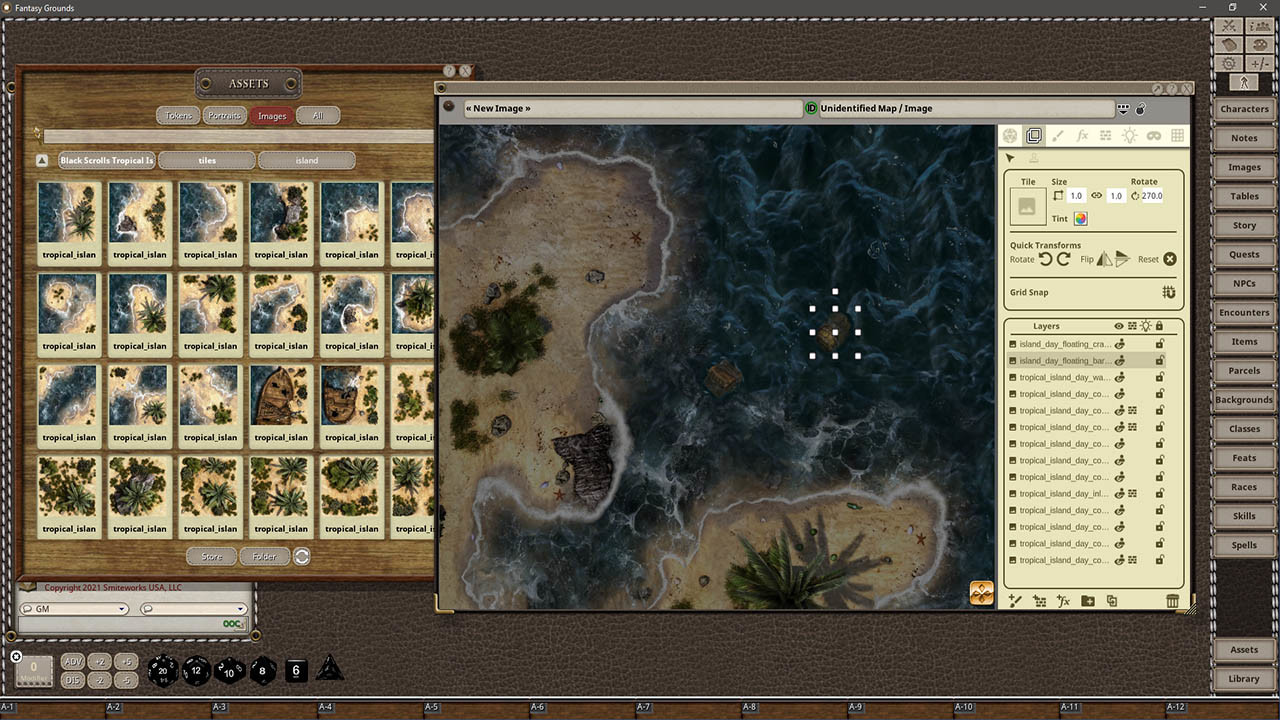1280x720 pixels.
Task: Click the Store button in the Assets window
Action: (x=211, y=556)
